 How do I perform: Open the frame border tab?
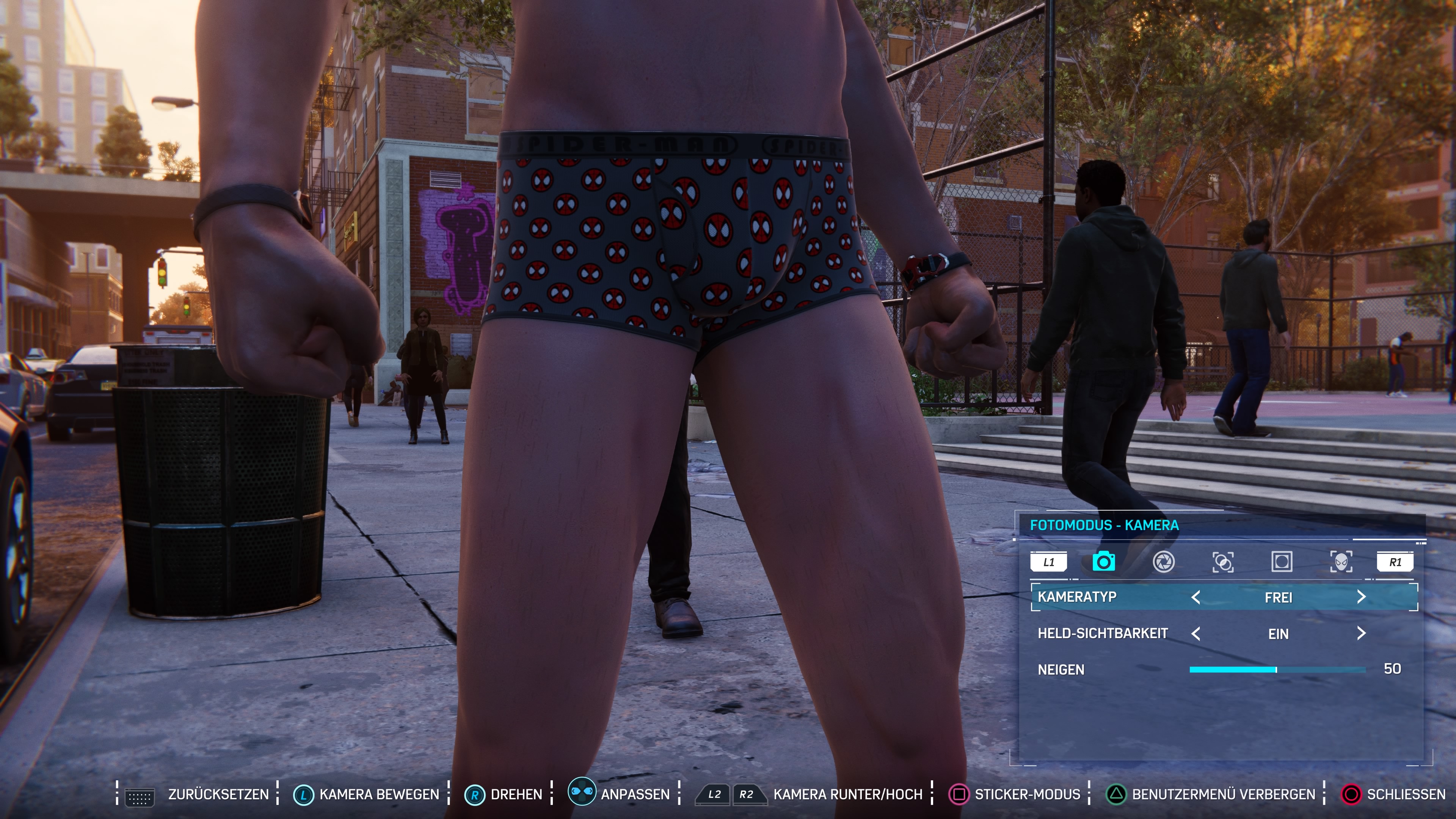coord(1281,562)
